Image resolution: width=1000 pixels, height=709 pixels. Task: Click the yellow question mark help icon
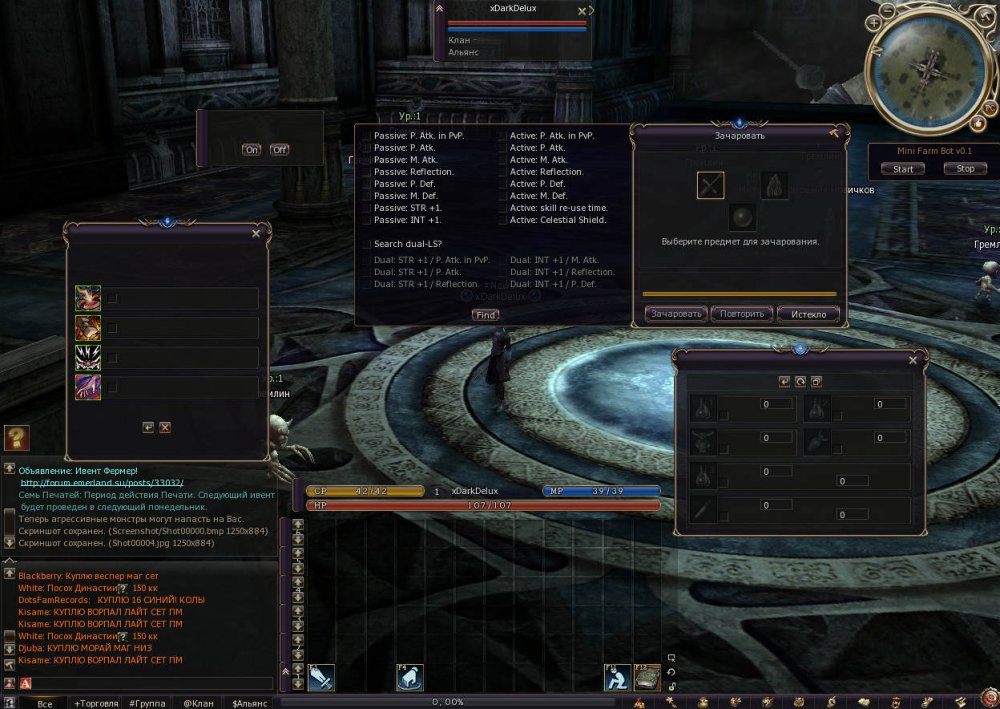16,437
